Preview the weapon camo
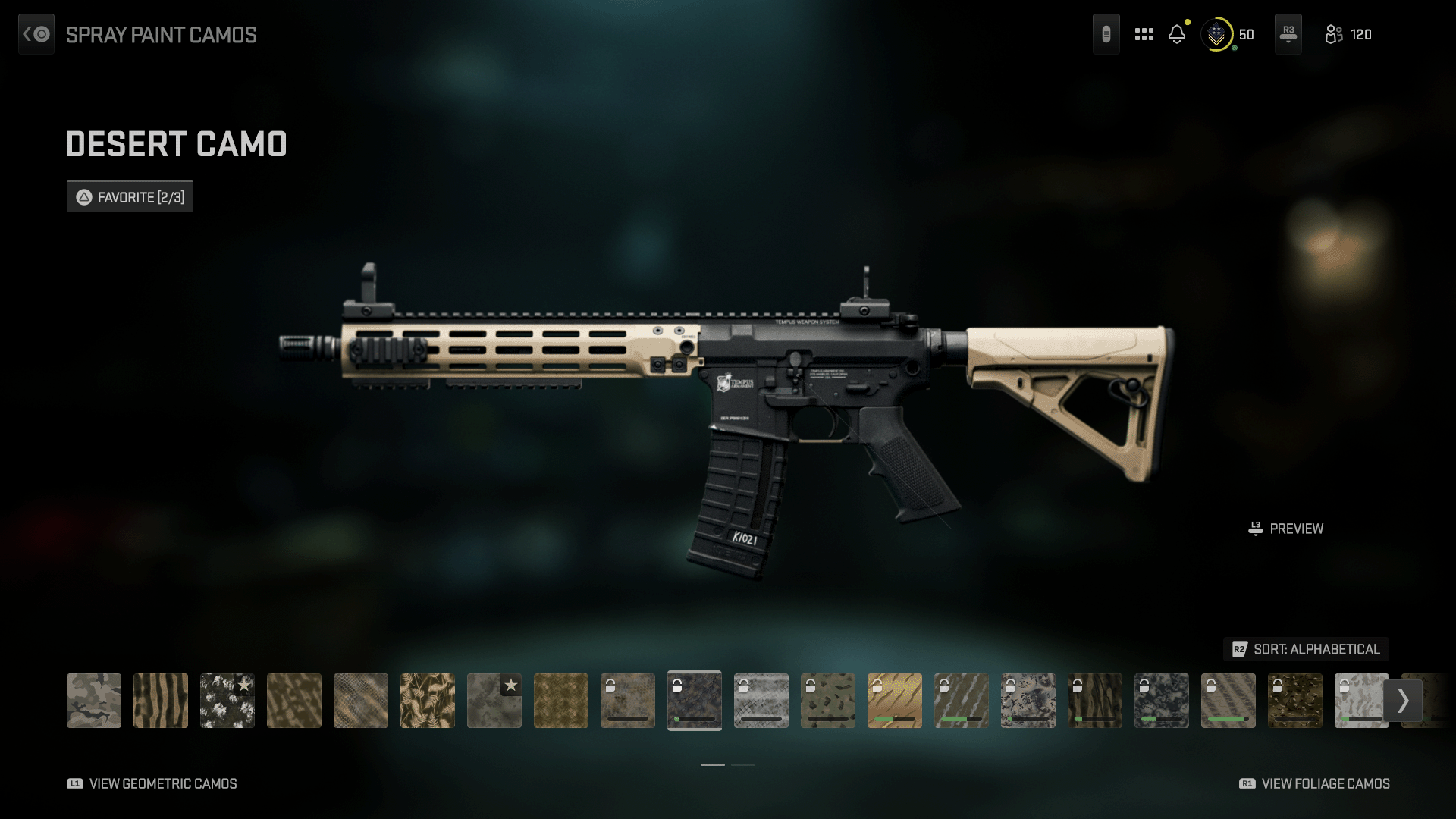 click(x=1286, y=529)
